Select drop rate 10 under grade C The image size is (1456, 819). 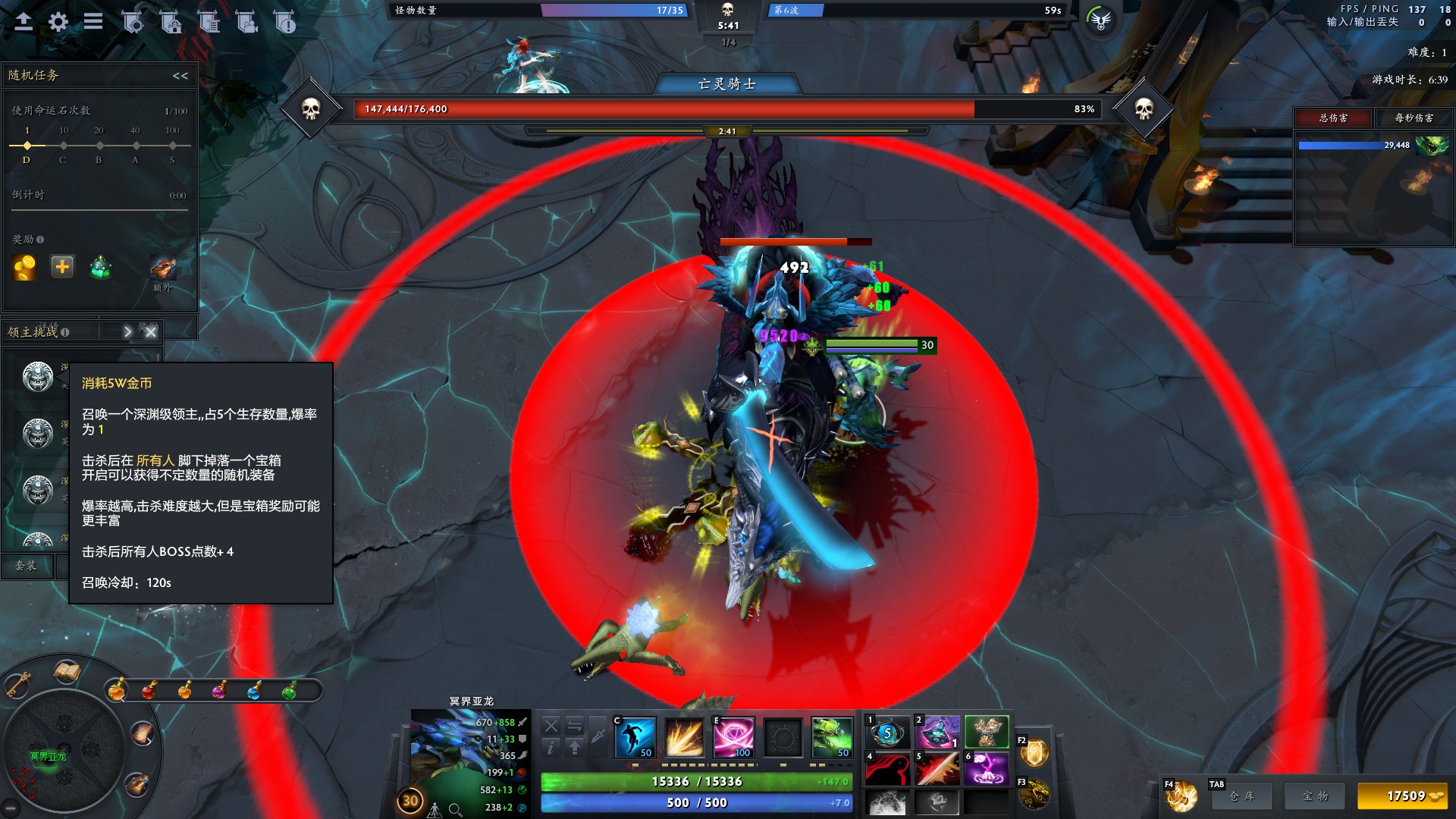pyautogui.click(x=63, y=145)
